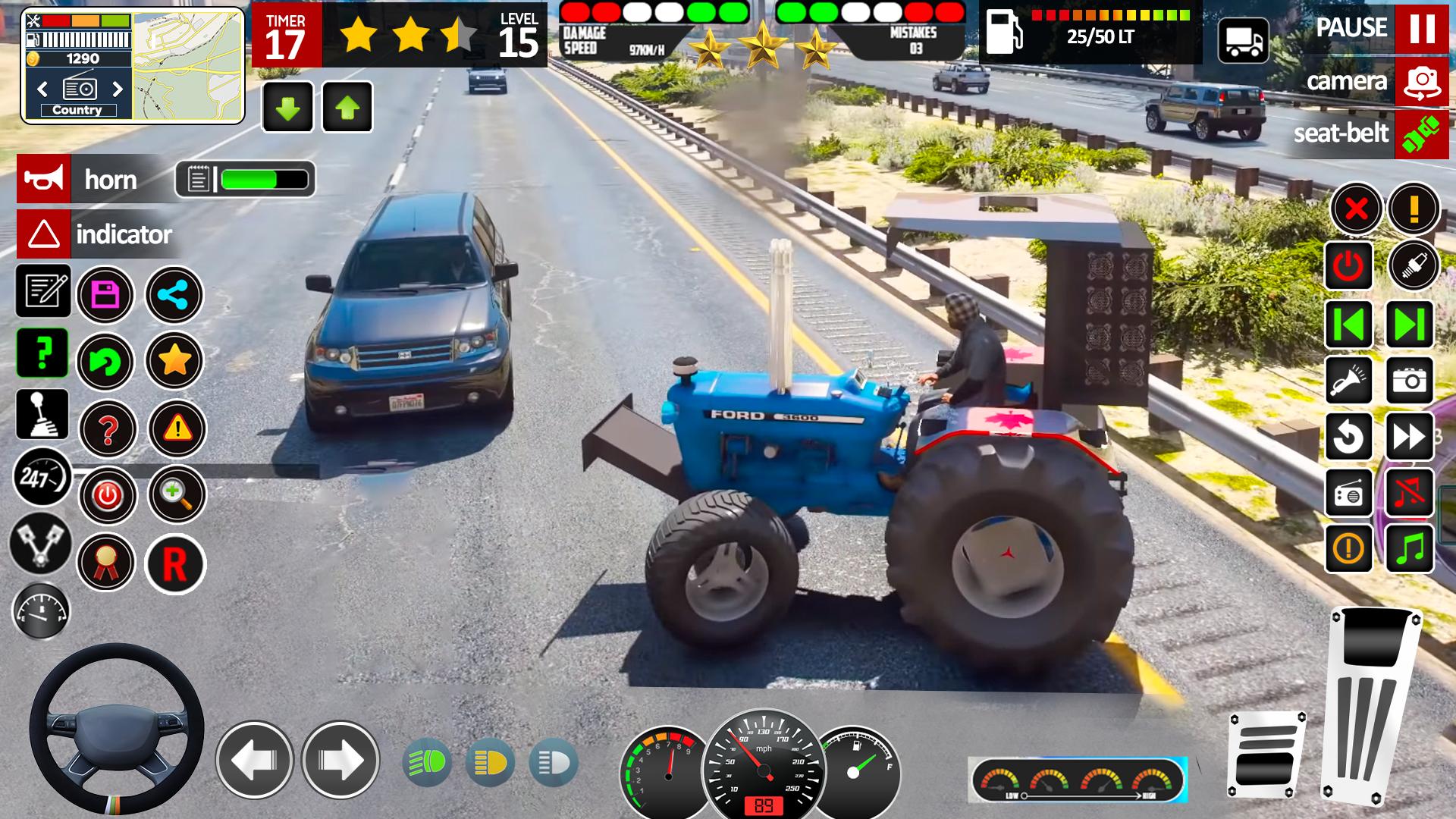Image resolution: width=1456 pixels, height=819 pixels.
Task: Engage the red R reverse button
Action: [175, 564]
